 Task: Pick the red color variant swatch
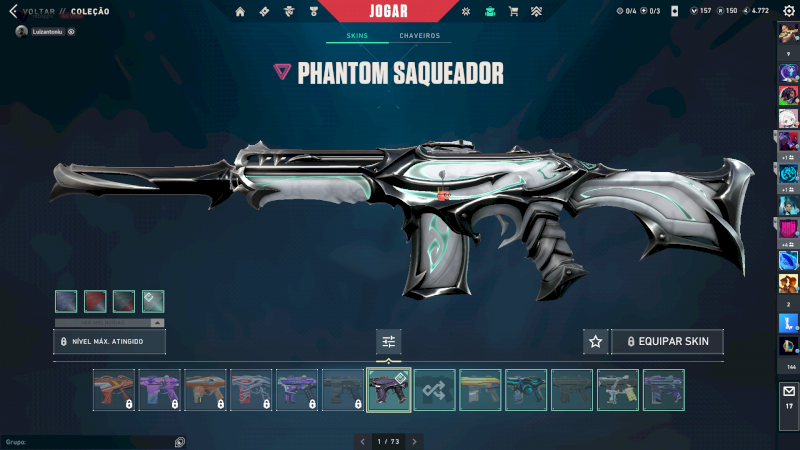click(95, 301)
